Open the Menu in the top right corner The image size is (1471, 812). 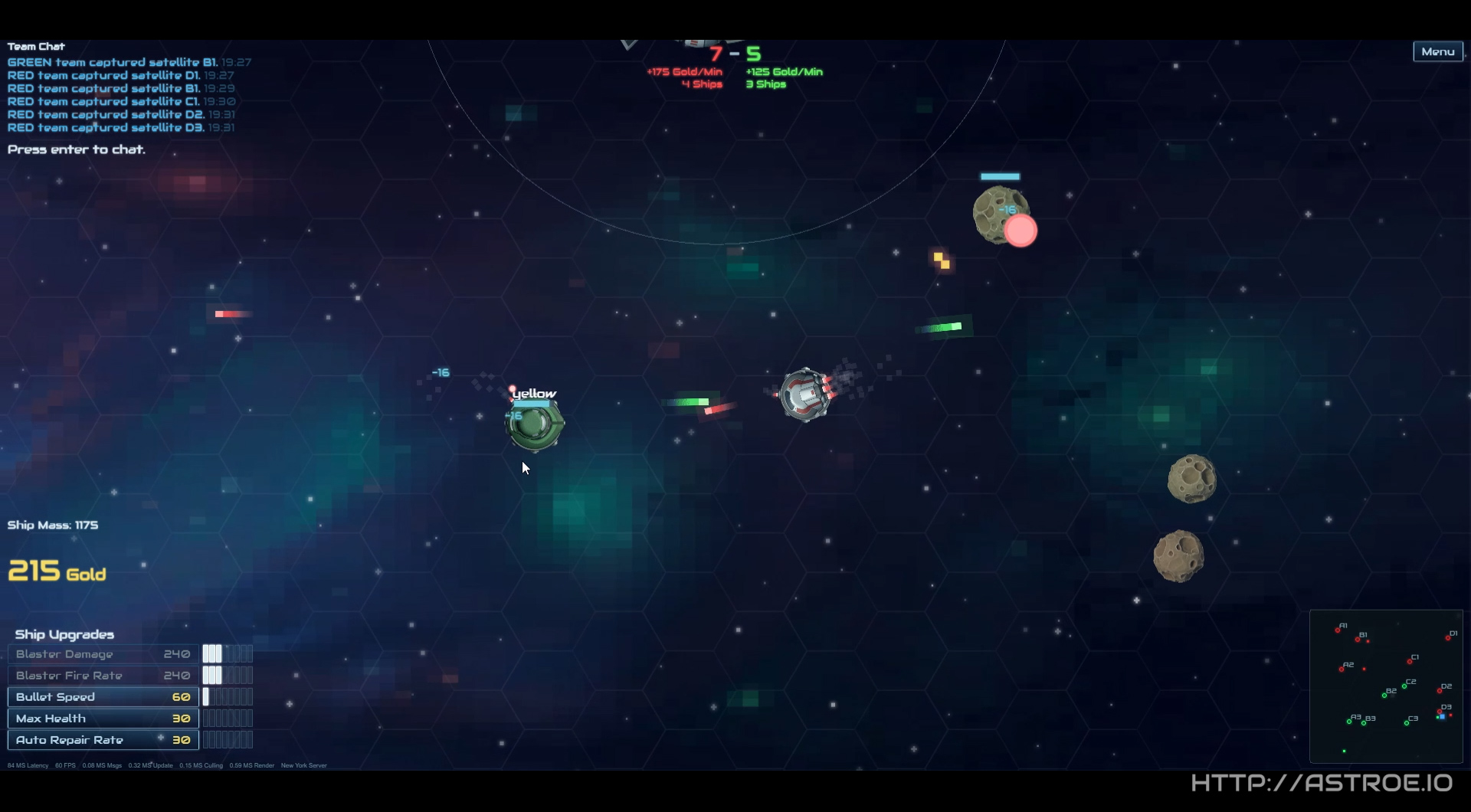pyautogui.click(x=1437, y=51)
